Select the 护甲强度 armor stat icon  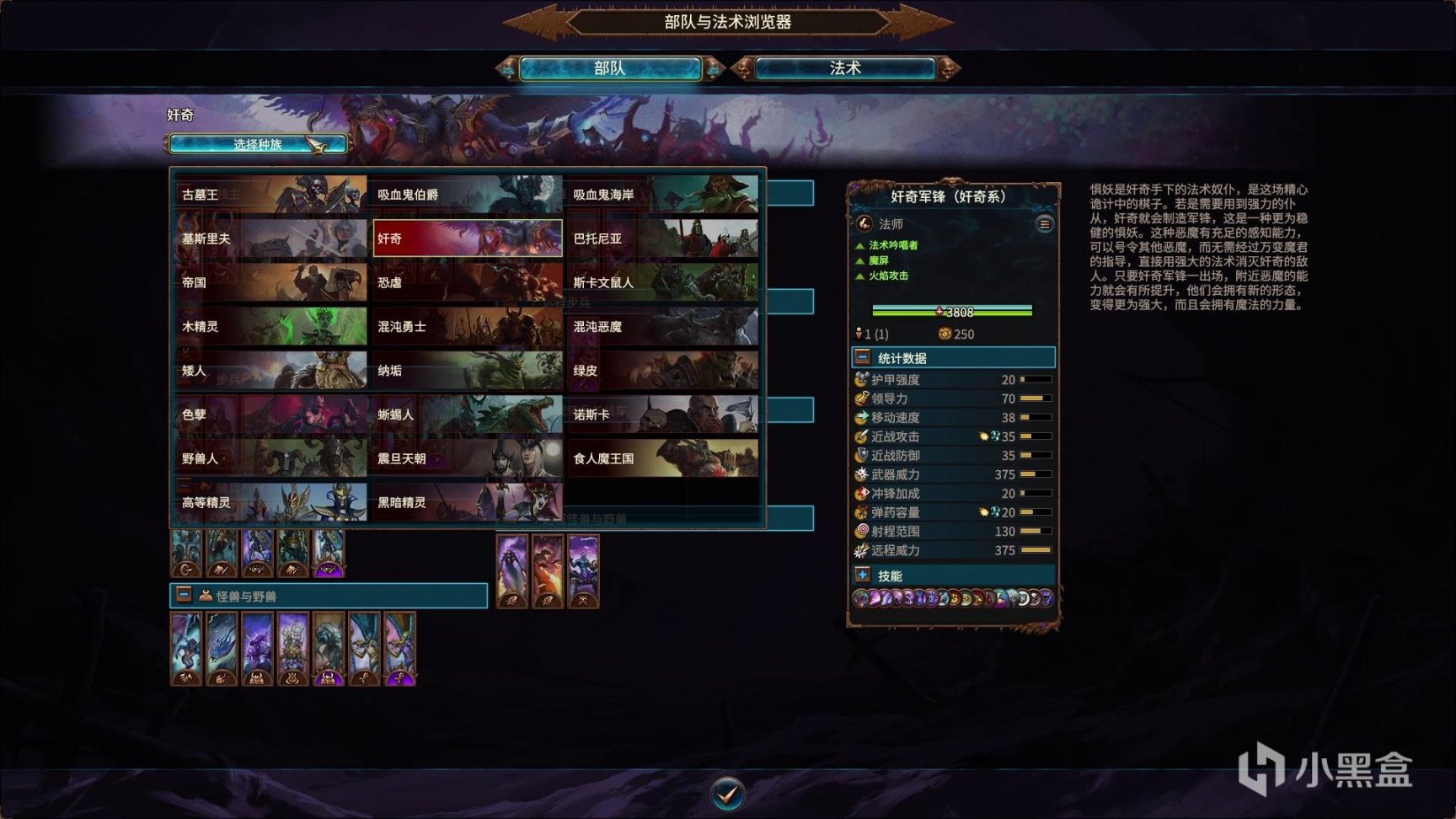tap(861, 379)
